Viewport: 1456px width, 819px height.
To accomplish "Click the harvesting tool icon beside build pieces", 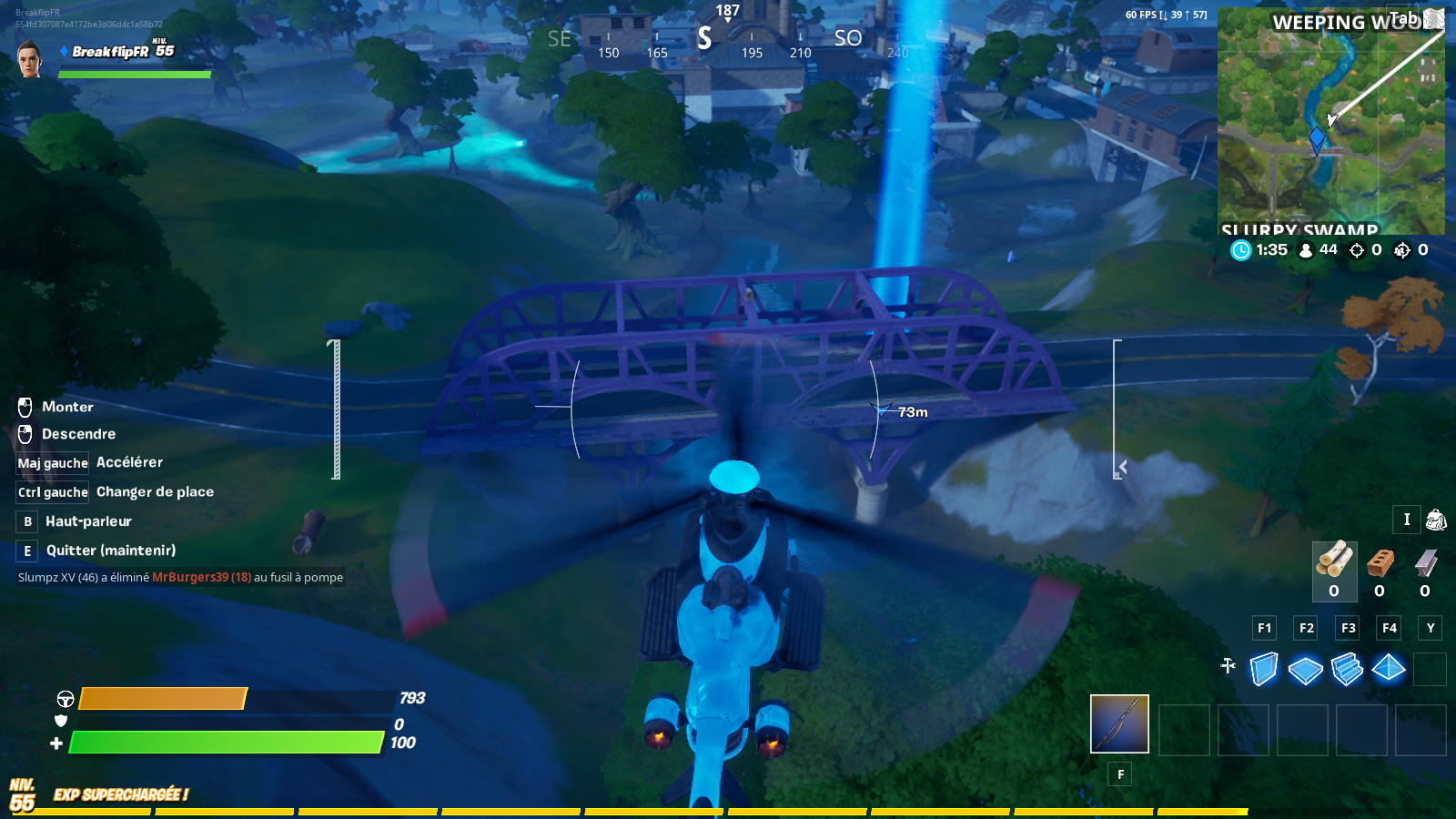I will (x=1228, y=668).
